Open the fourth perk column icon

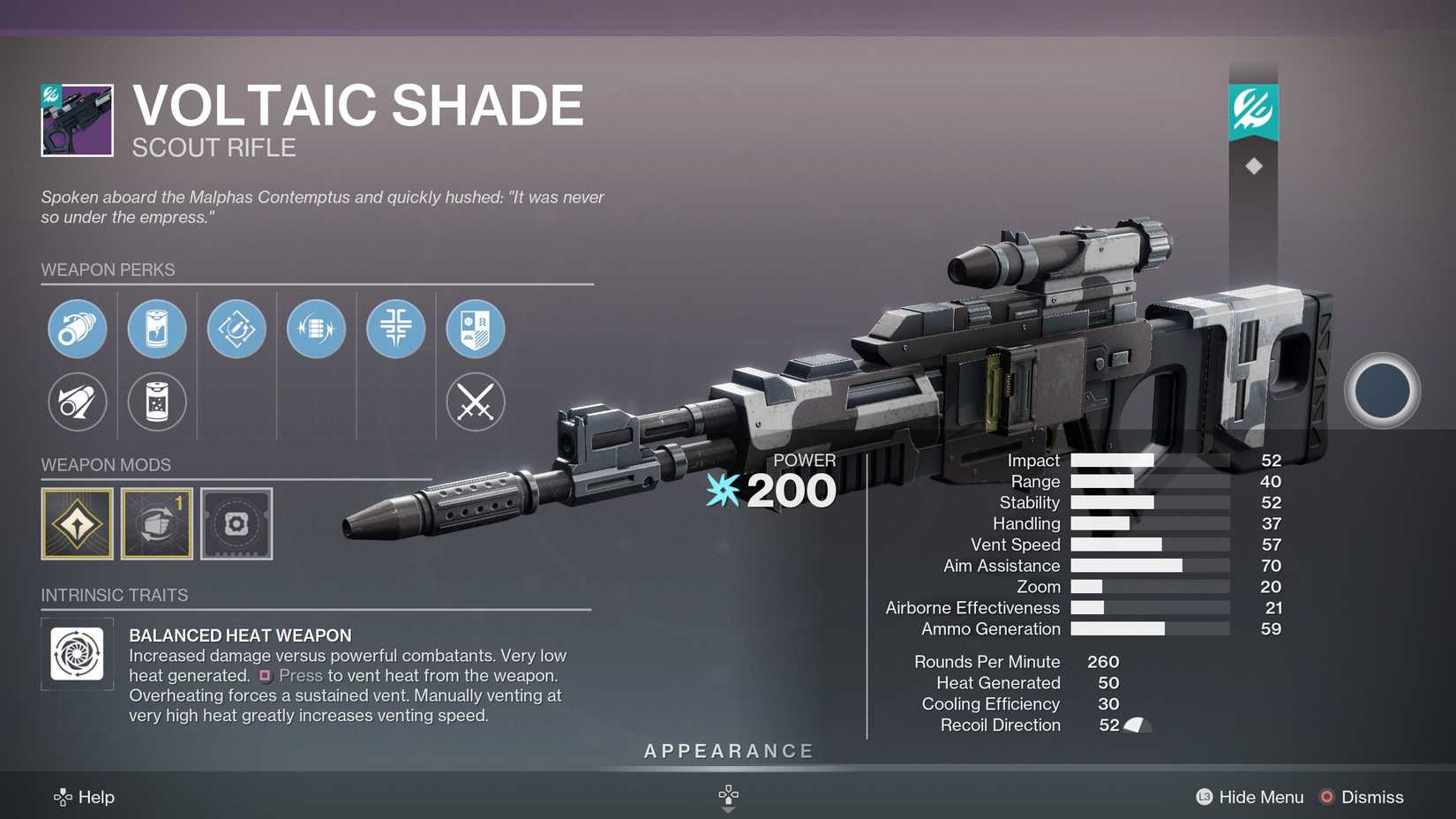click(316, 328)
